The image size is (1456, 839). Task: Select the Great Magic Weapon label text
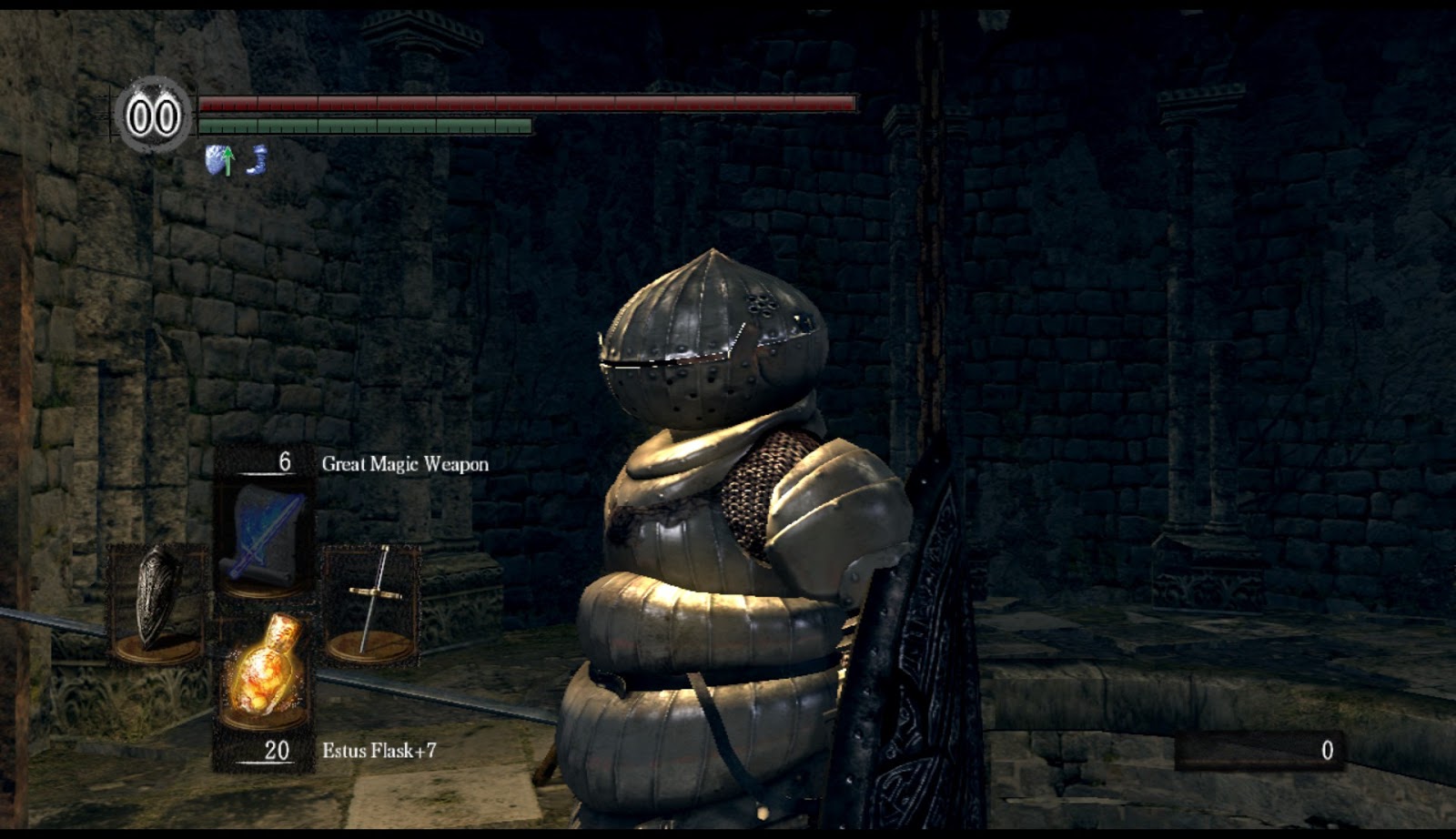tap(405, 462)
